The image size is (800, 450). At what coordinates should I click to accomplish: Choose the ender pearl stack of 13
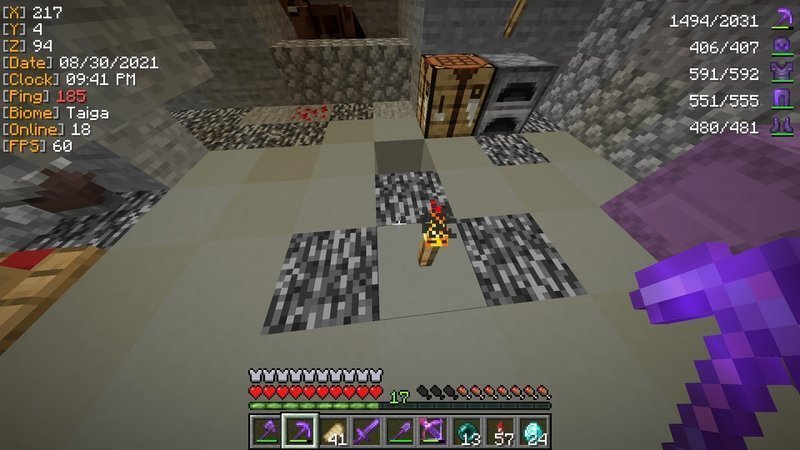click(467, 430)
